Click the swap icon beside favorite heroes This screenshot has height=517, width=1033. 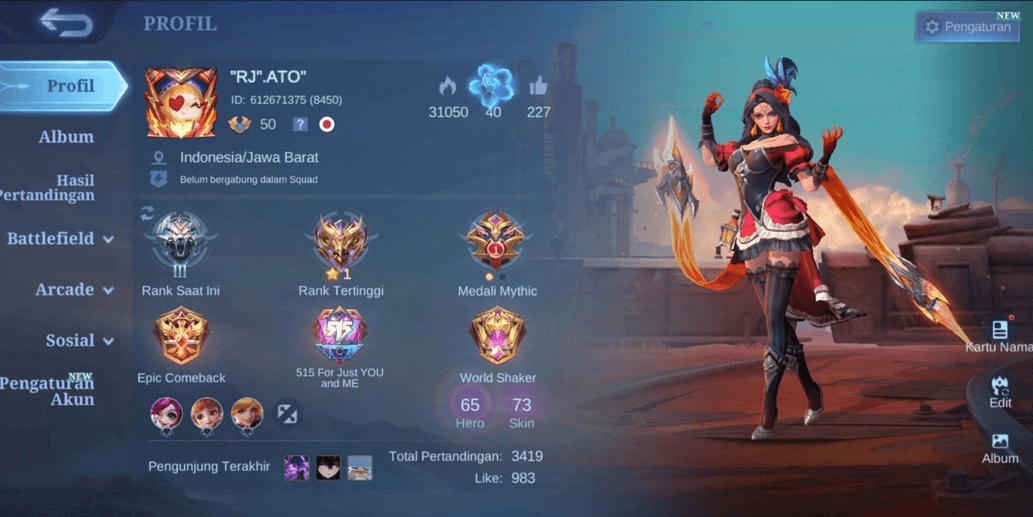click(x=288, y=414)
